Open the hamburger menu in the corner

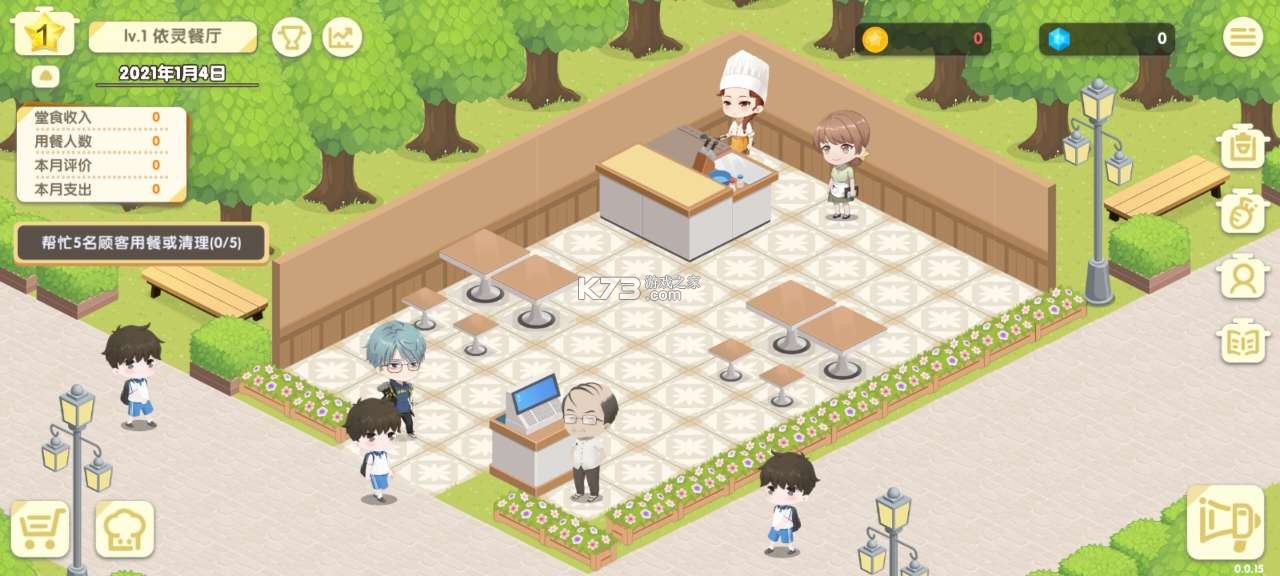click(1242, 37)
